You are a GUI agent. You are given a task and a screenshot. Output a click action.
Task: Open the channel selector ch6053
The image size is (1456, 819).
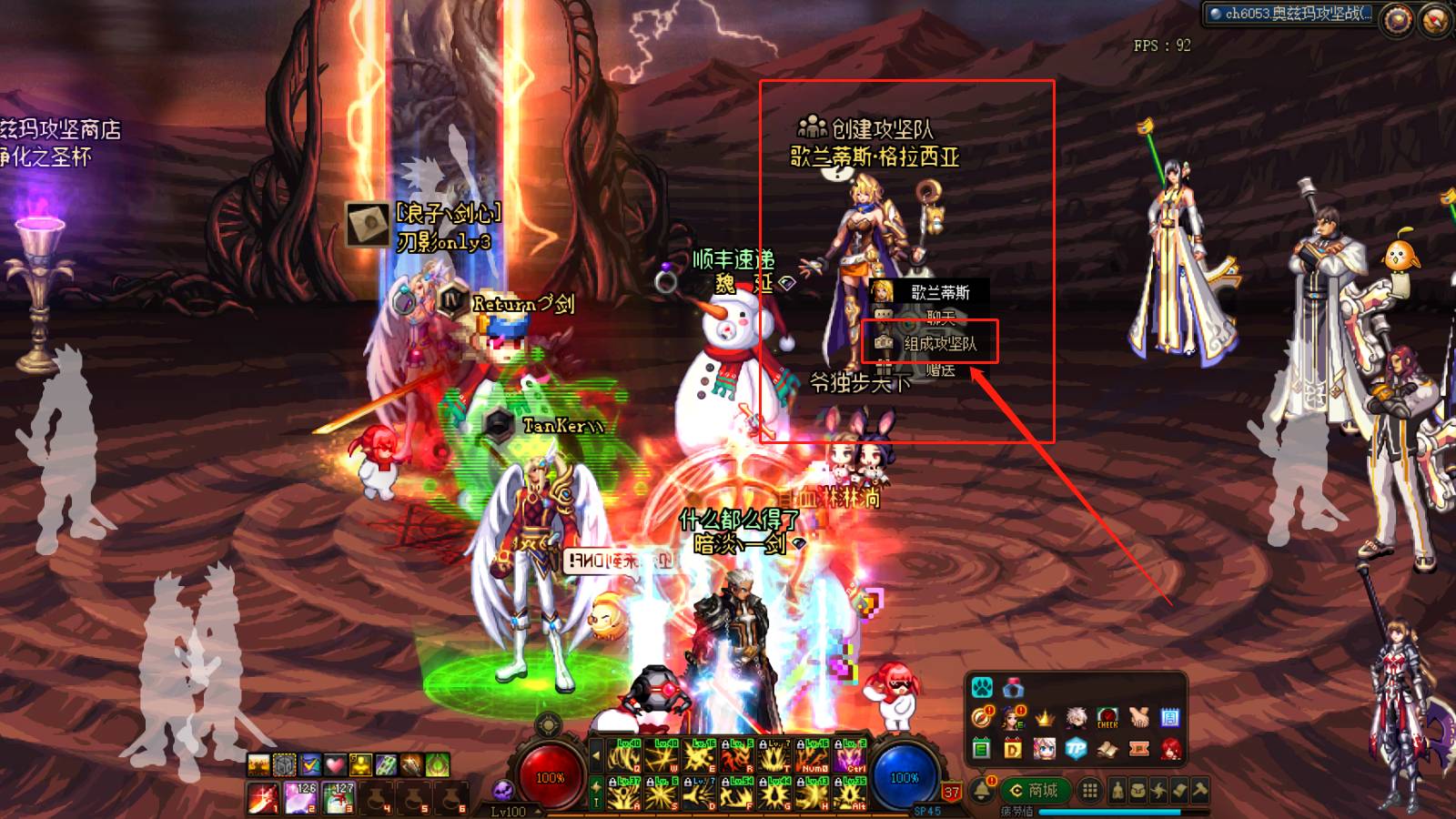(x=1292, y=14)
